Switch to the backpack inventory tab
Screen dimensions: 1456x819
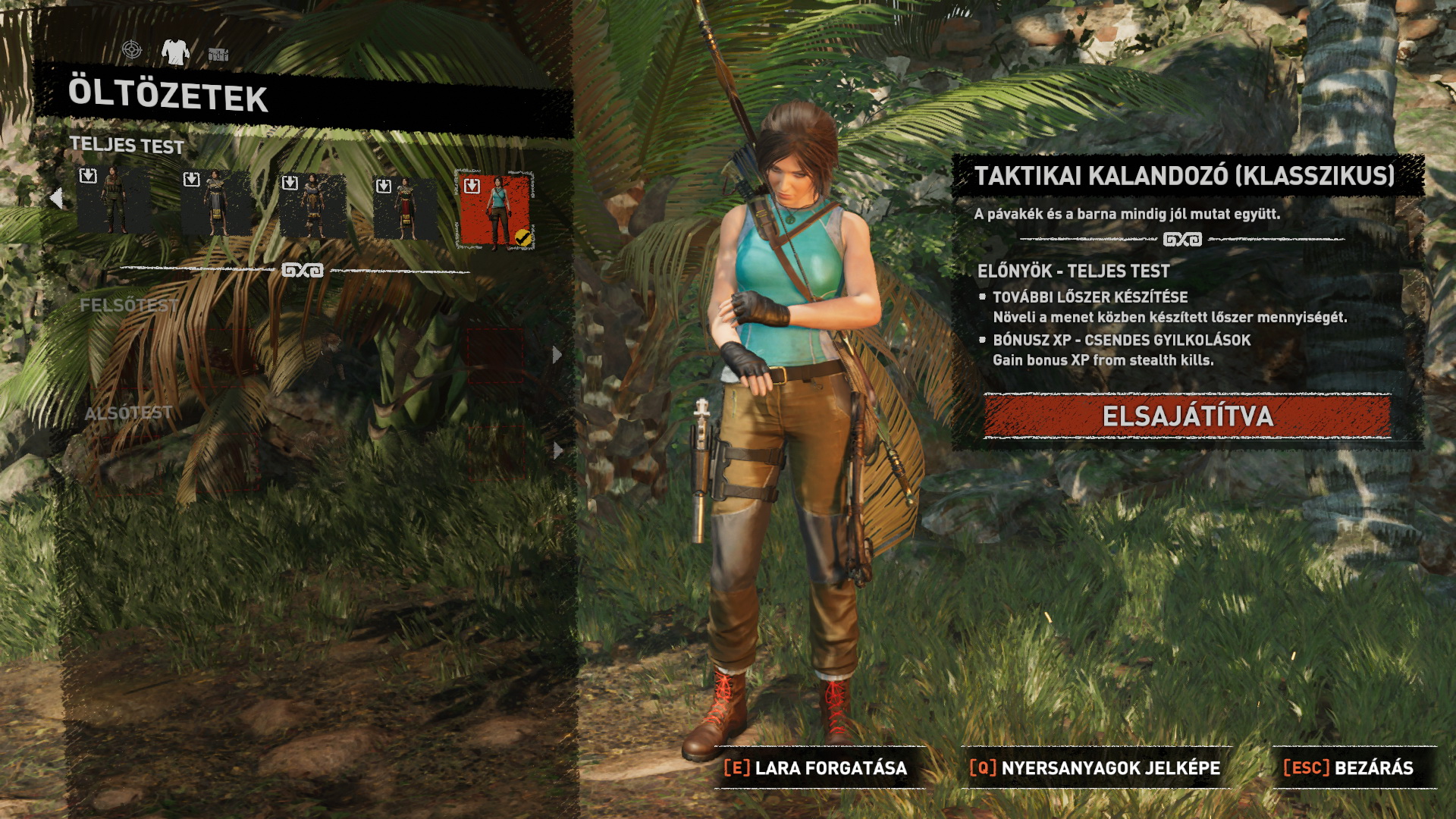pos(218,54)
